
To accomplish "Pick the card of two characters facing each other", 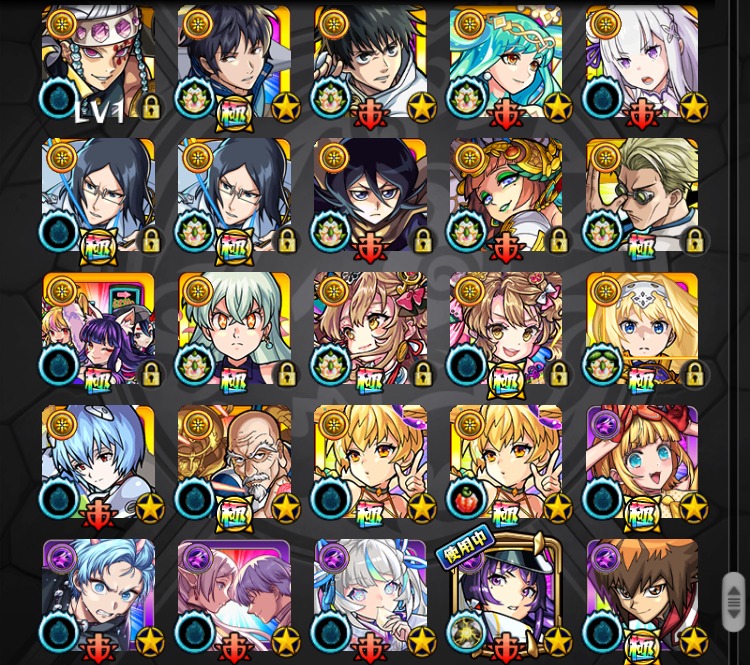I will [x=234, y=597].
